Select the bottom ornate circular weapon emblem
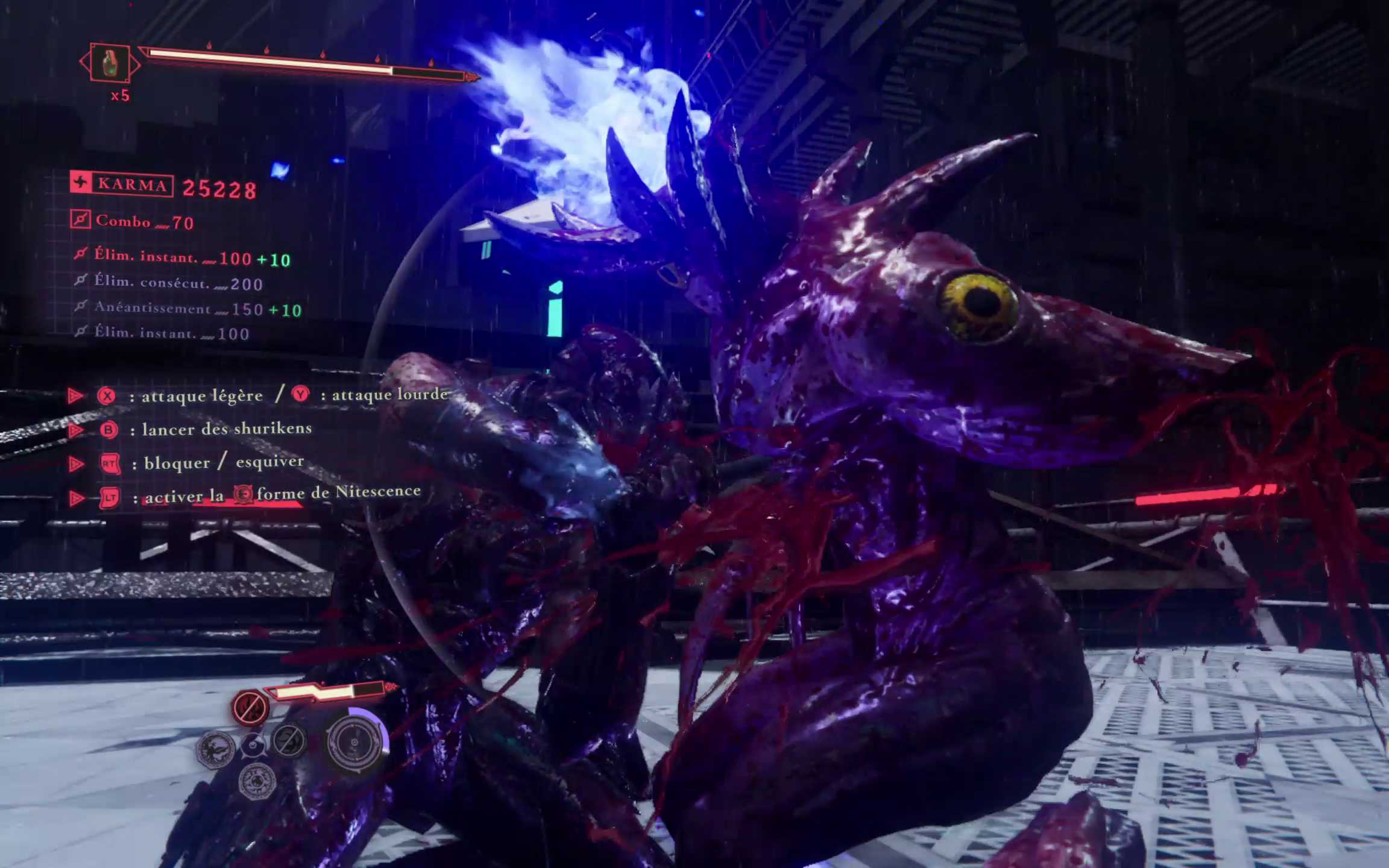This screenshot has width=1389, height=868. pos(257,781)
